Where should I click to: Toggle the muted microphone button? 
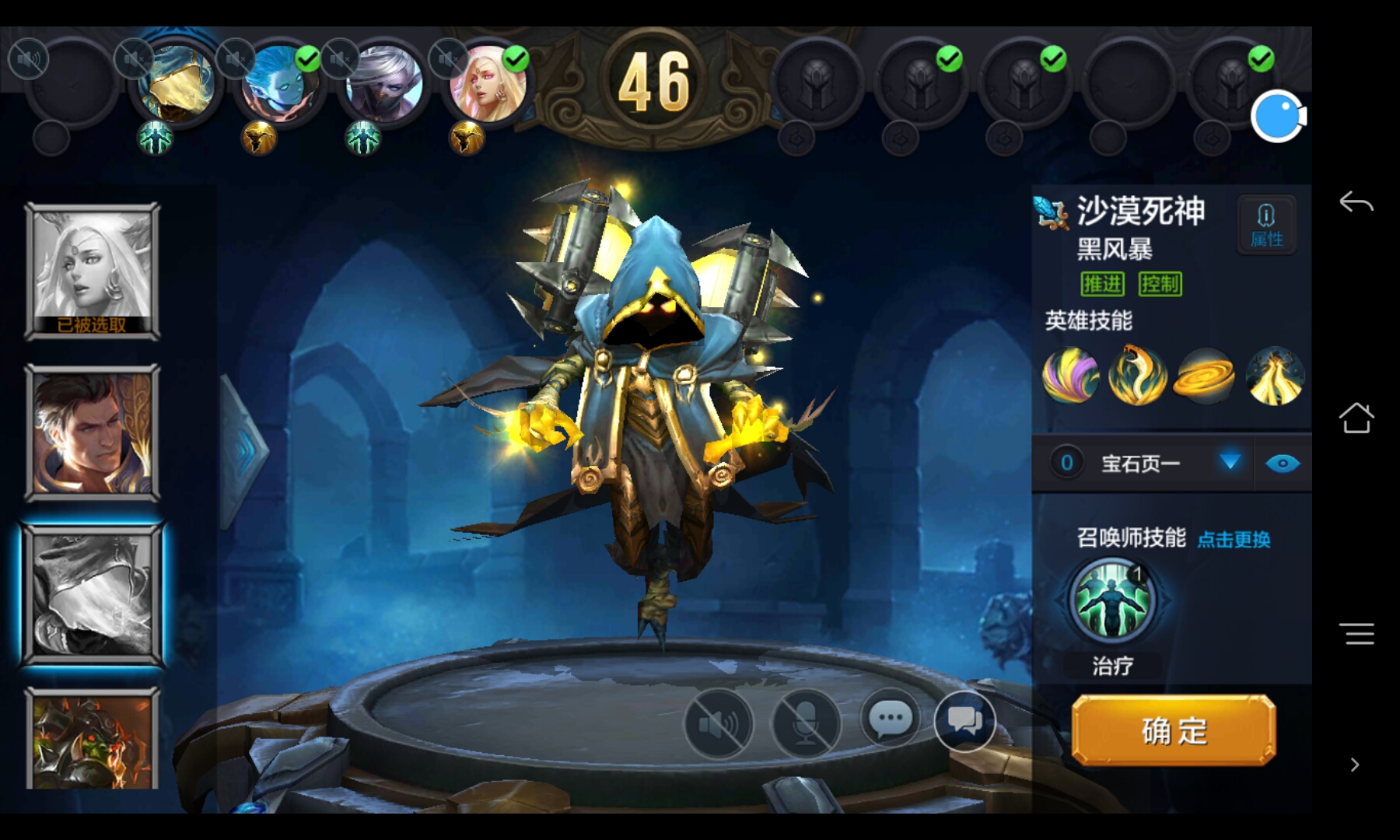(806, 723)
